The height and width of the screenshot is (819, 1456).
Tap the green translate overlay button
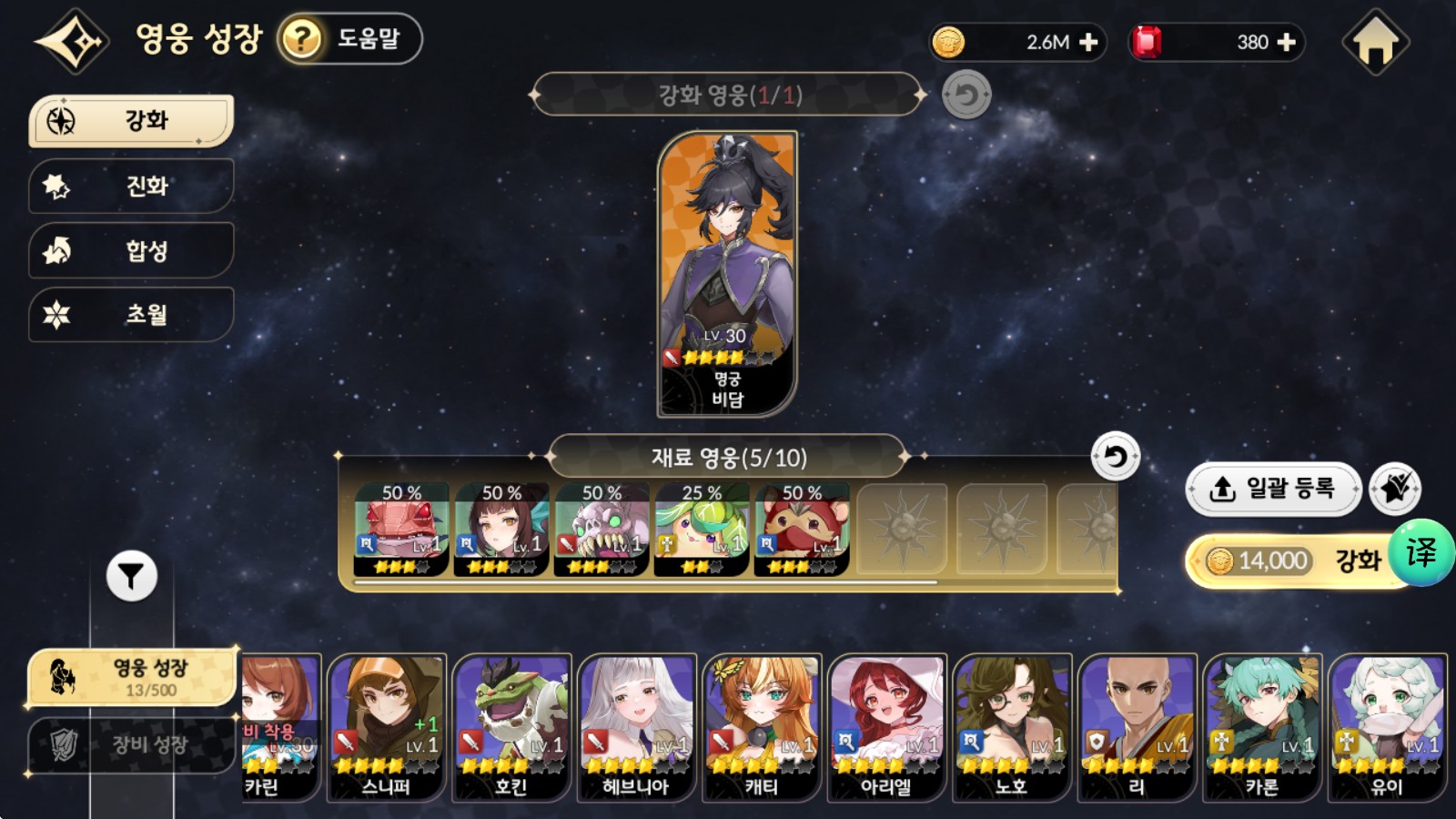click(1421, 552)
